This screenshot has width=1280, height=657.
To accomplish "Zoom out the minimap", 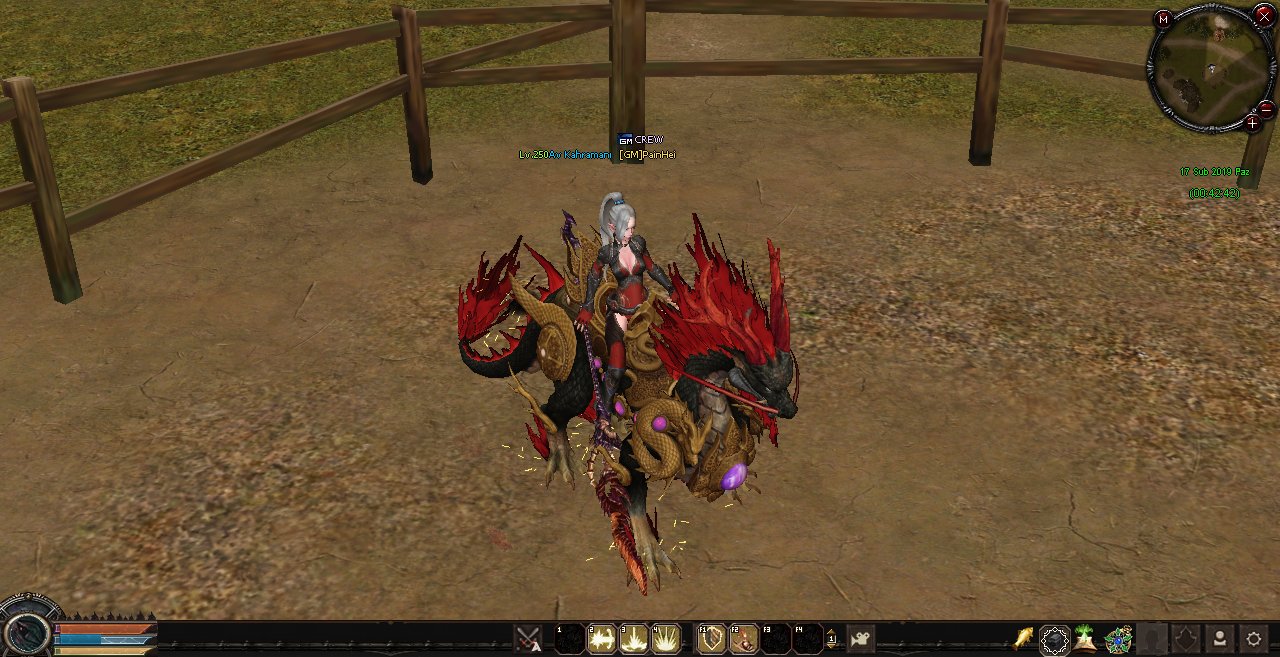I will point(1266,109).
